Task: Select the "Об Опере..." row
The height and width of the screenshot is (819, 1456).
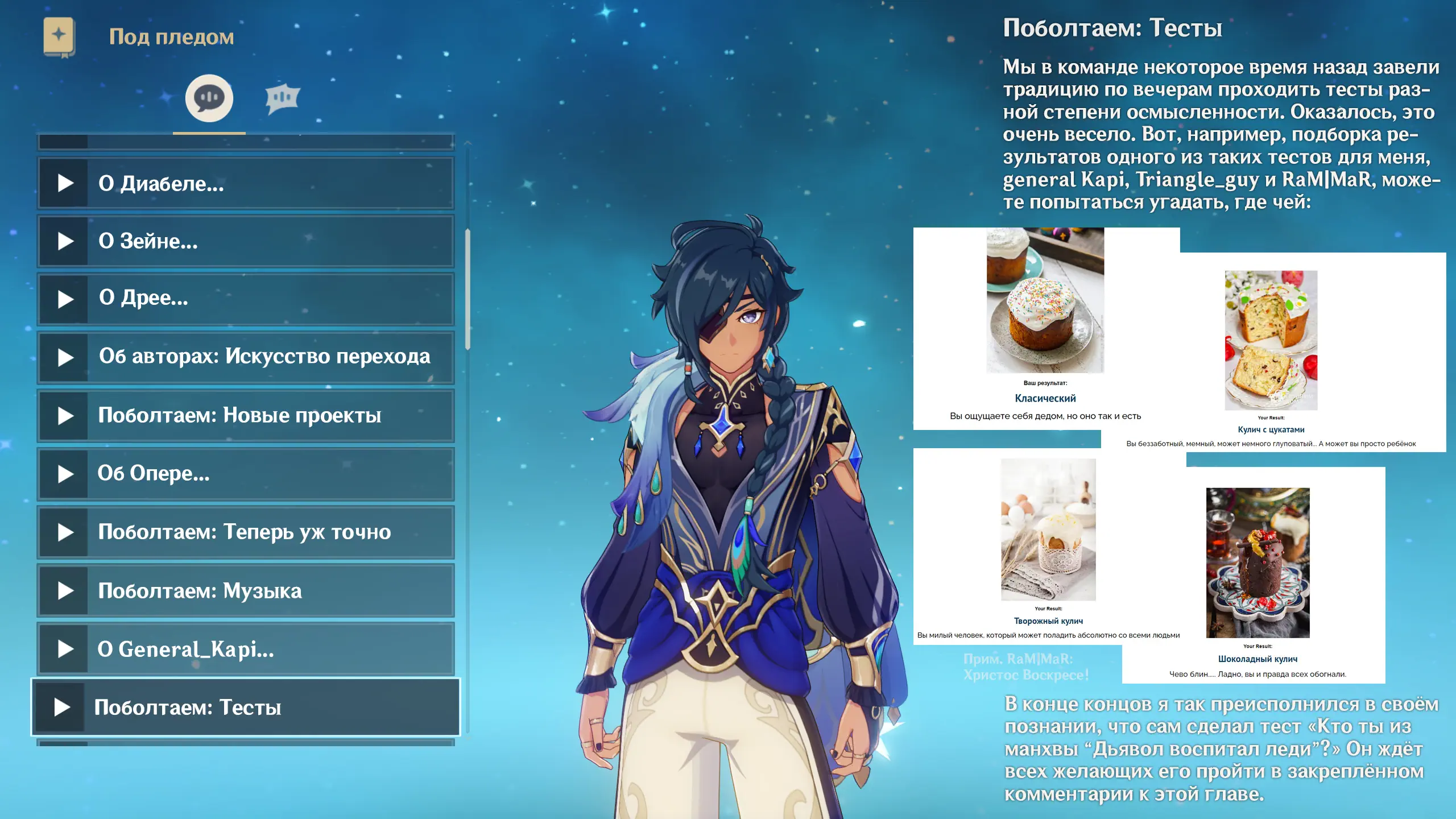Action: 246,474
